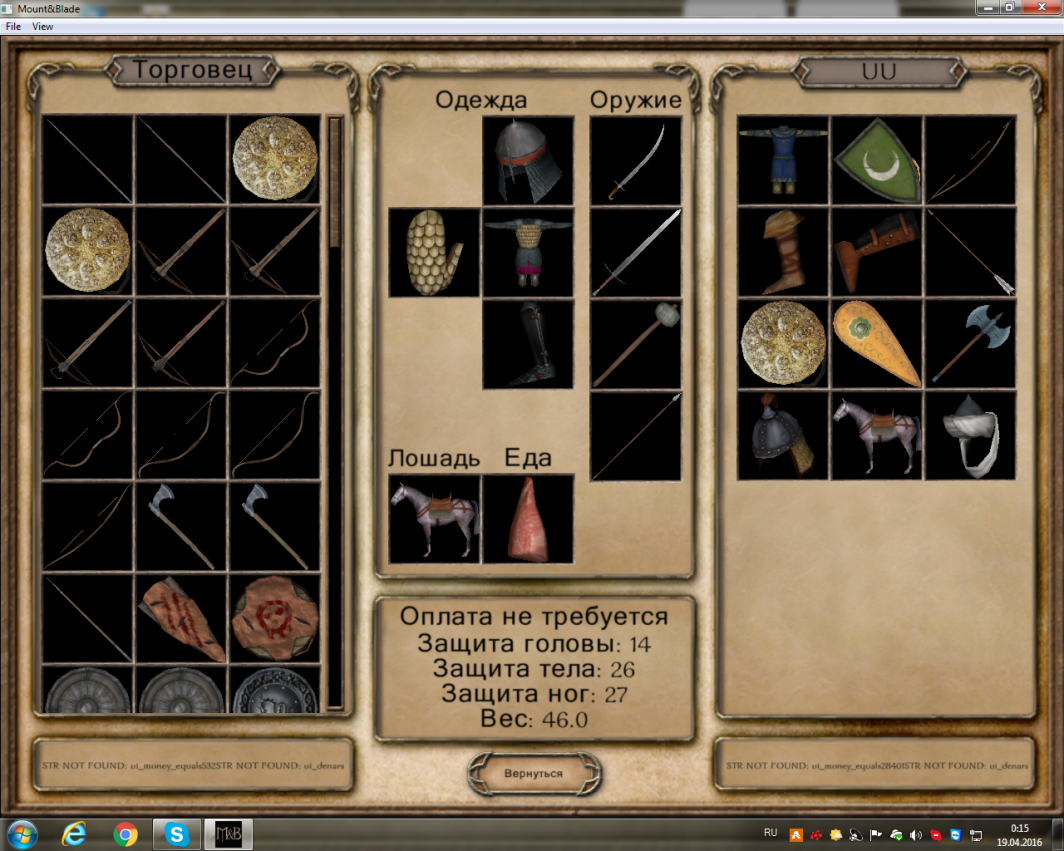This screenshot has height=851, width=1064.
Task: Pick the double-bladed battle axe
Action: point(970,344)
